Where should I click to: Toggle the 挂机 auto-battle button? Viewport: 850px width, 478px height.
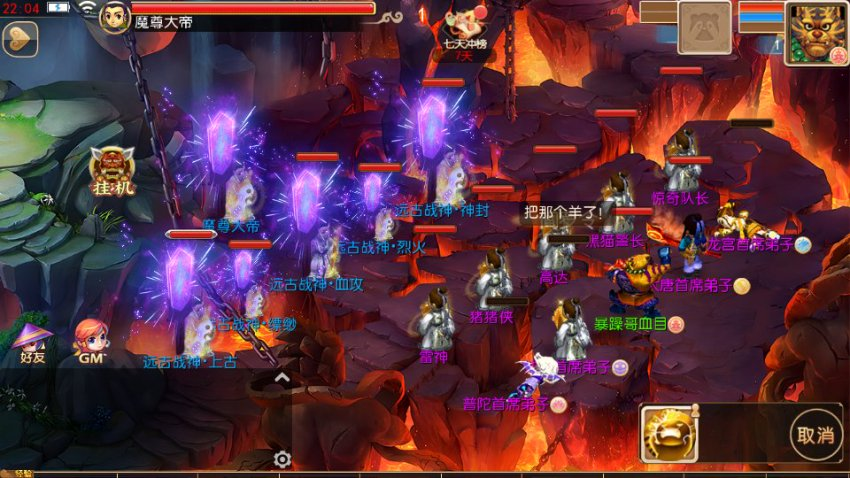pyautogui.click(x=110, y=171)
